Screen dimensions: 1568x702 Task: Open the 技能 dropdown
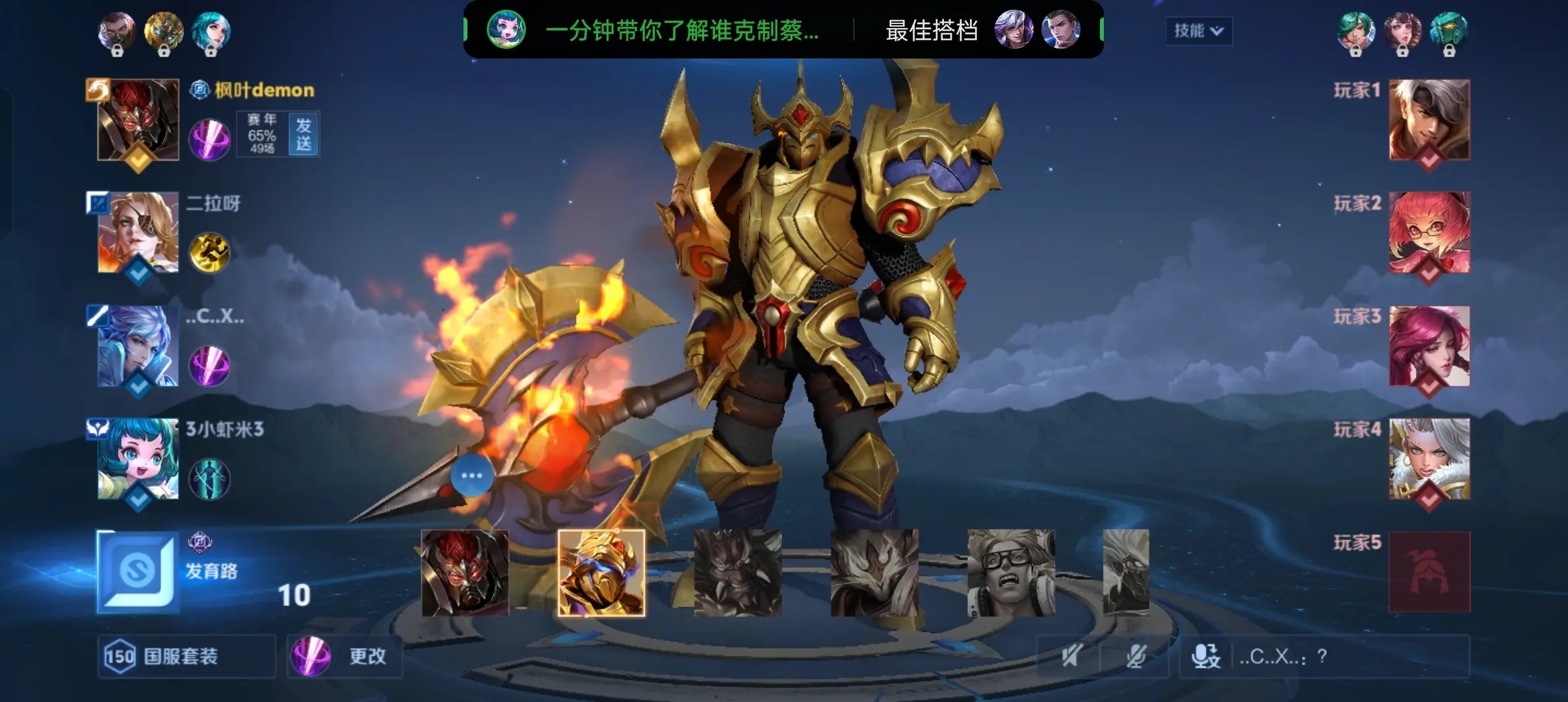point(1199,31)
